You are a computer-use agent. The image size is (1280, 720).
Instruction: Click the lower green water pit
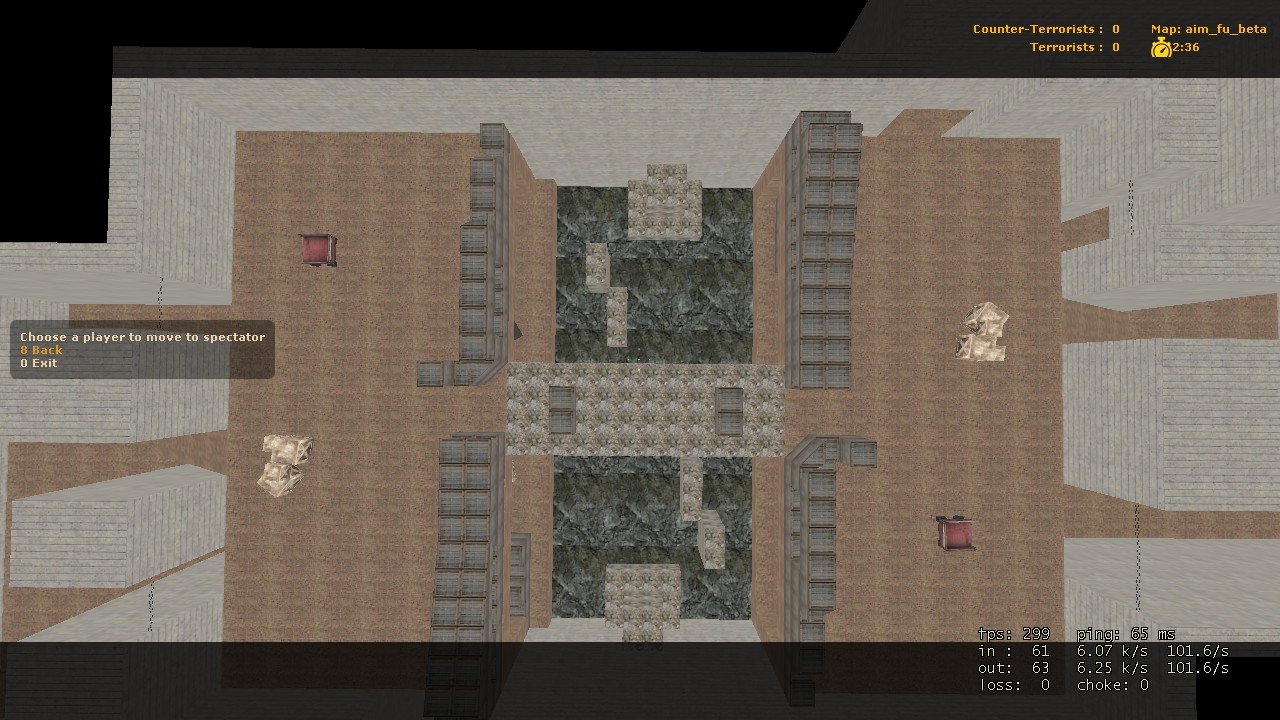620,520
